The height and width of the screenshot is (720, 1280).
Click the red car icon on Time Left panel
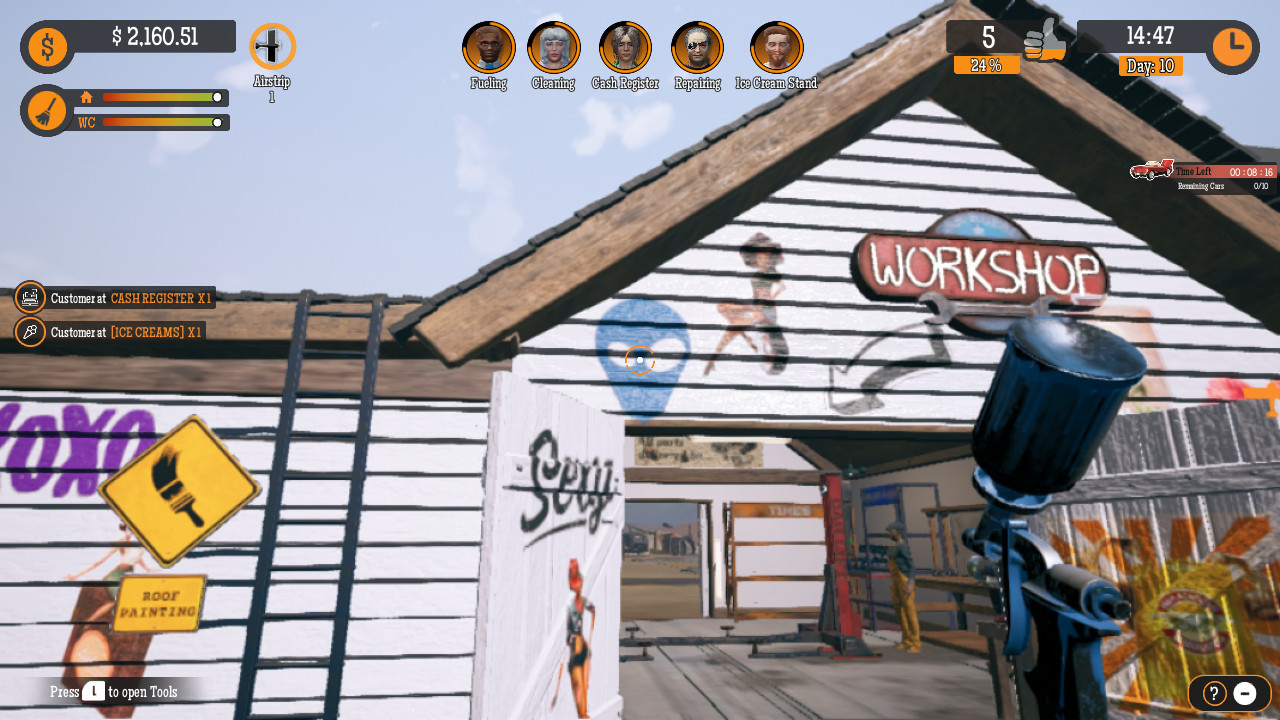[x=1150, y=171]
